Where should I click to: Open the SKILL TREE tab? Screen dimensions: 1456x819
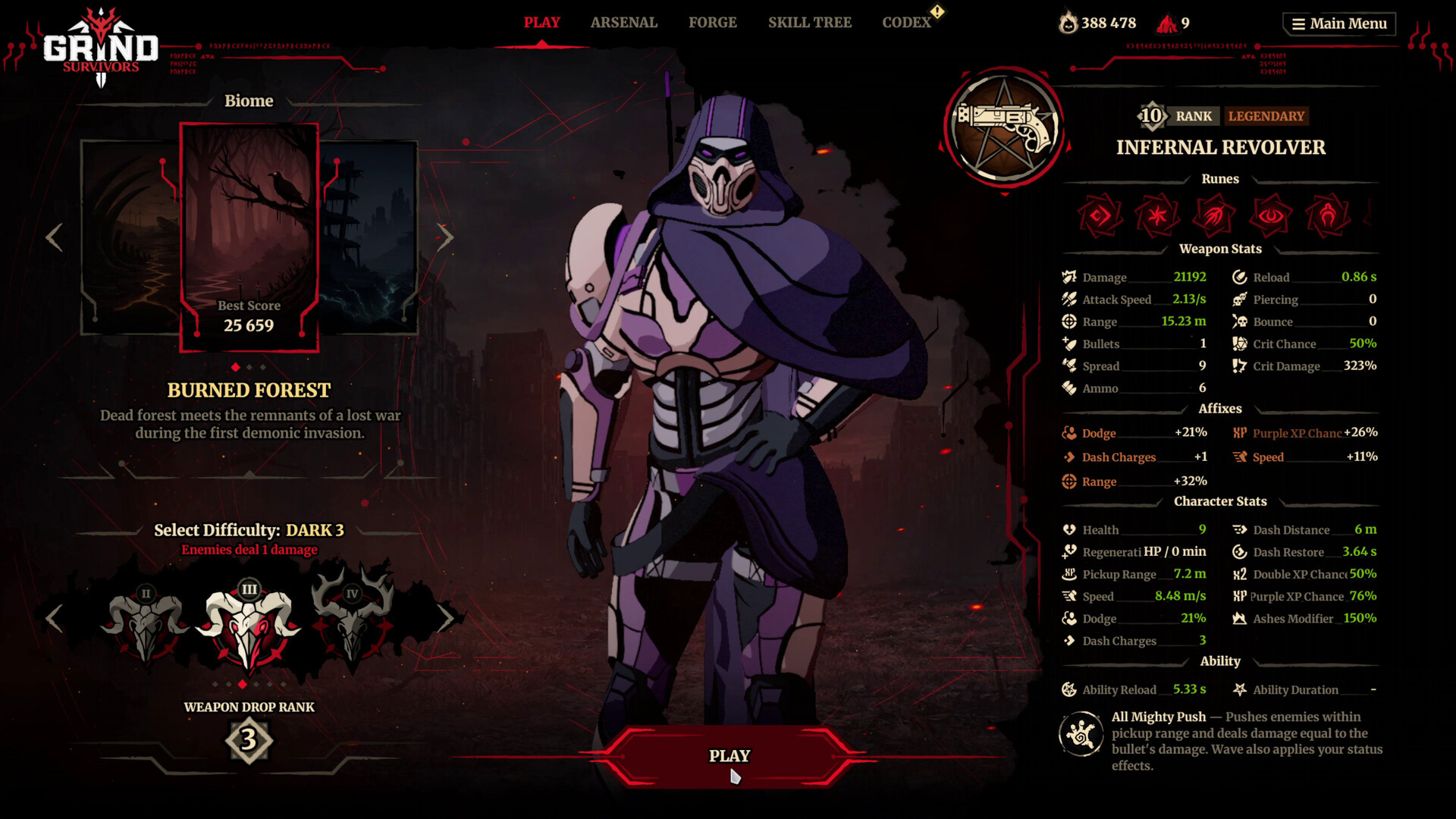tap(809, 22)
